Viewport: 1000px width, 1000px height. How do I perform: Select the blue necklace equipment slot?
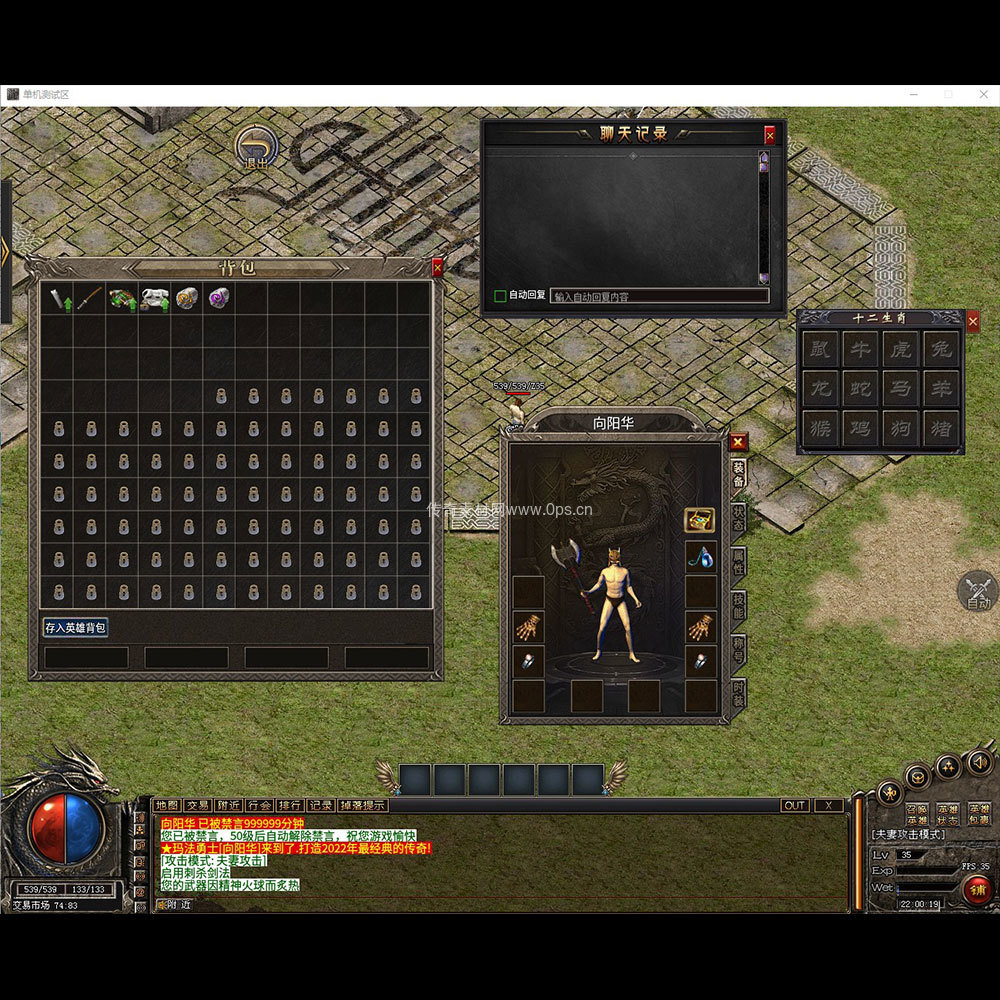[700, 558]
